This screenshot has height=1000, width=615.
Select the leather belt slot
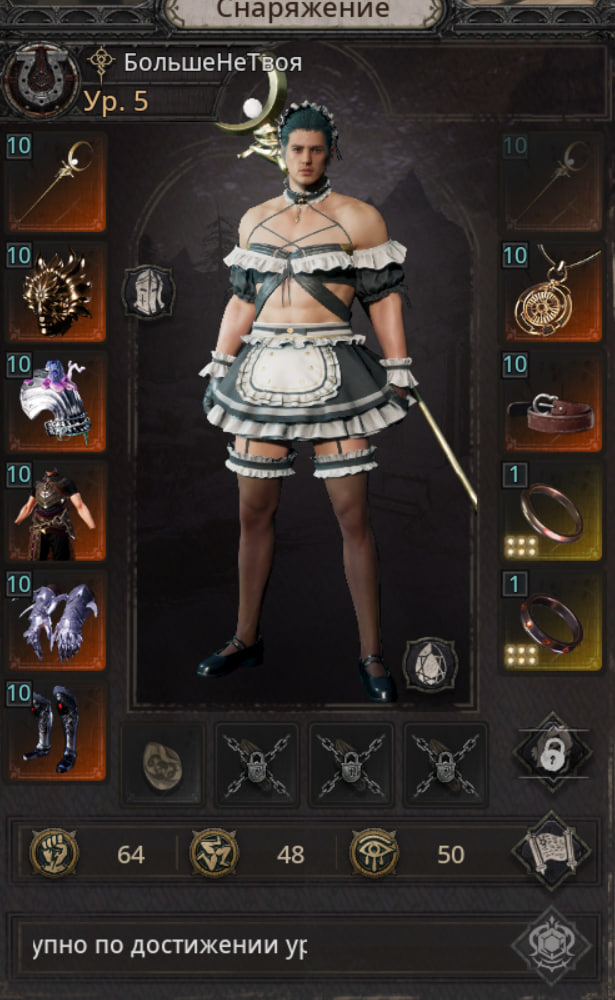click(x=552, y=401)
